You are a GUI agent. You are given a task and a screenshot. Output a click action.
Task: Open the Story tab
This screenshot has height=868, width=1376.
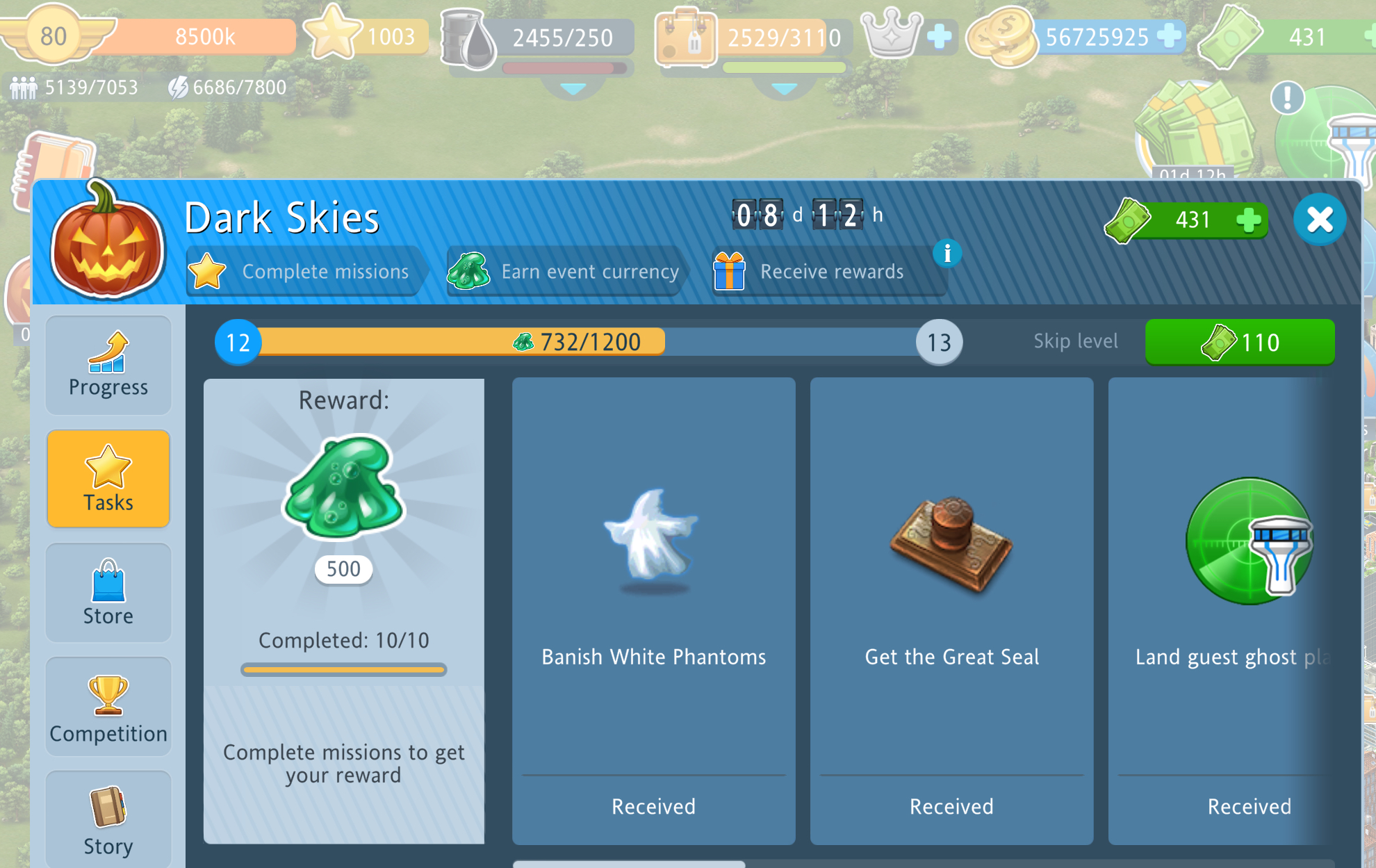108,820
